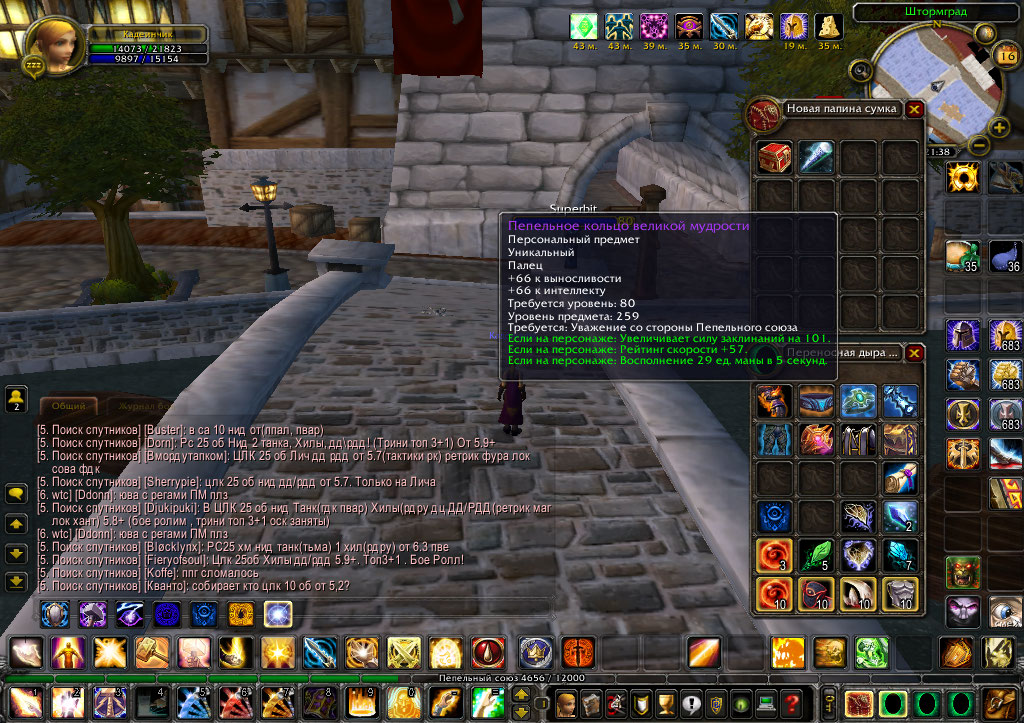
Task: Click the cheese buff icon
Action: coord(828,27)
